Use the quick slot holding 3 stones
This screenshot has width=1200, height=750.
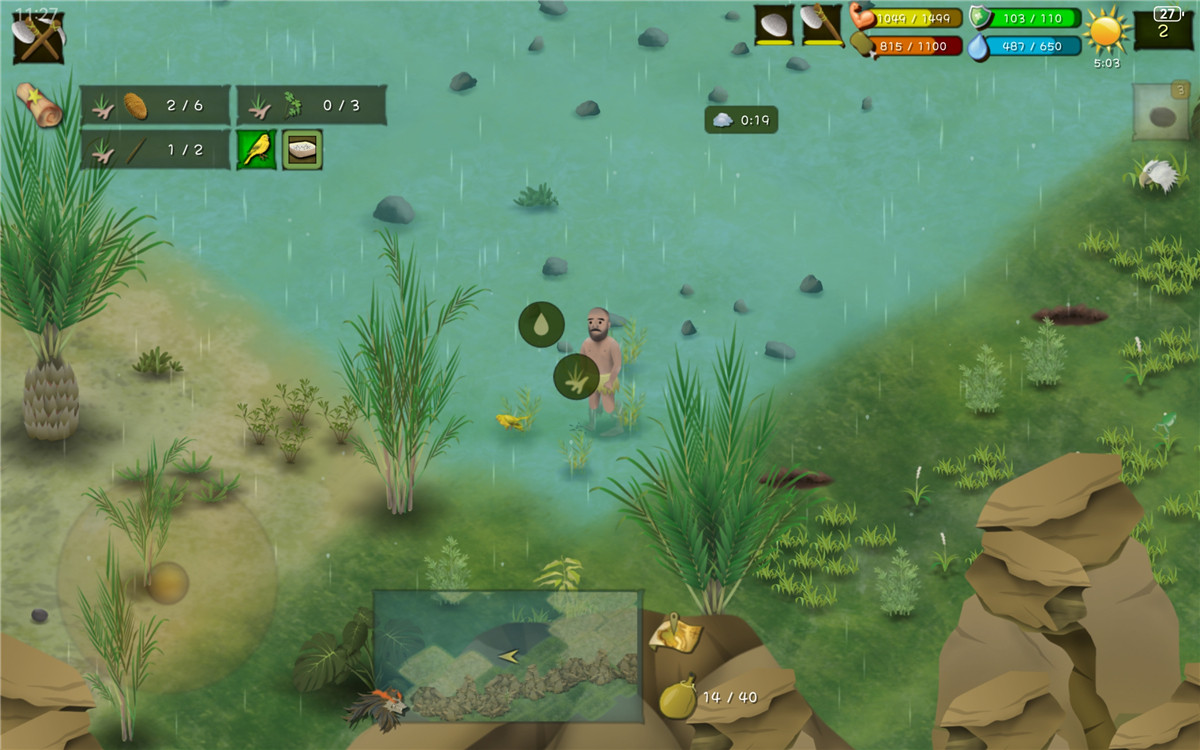pos(1161,112)
